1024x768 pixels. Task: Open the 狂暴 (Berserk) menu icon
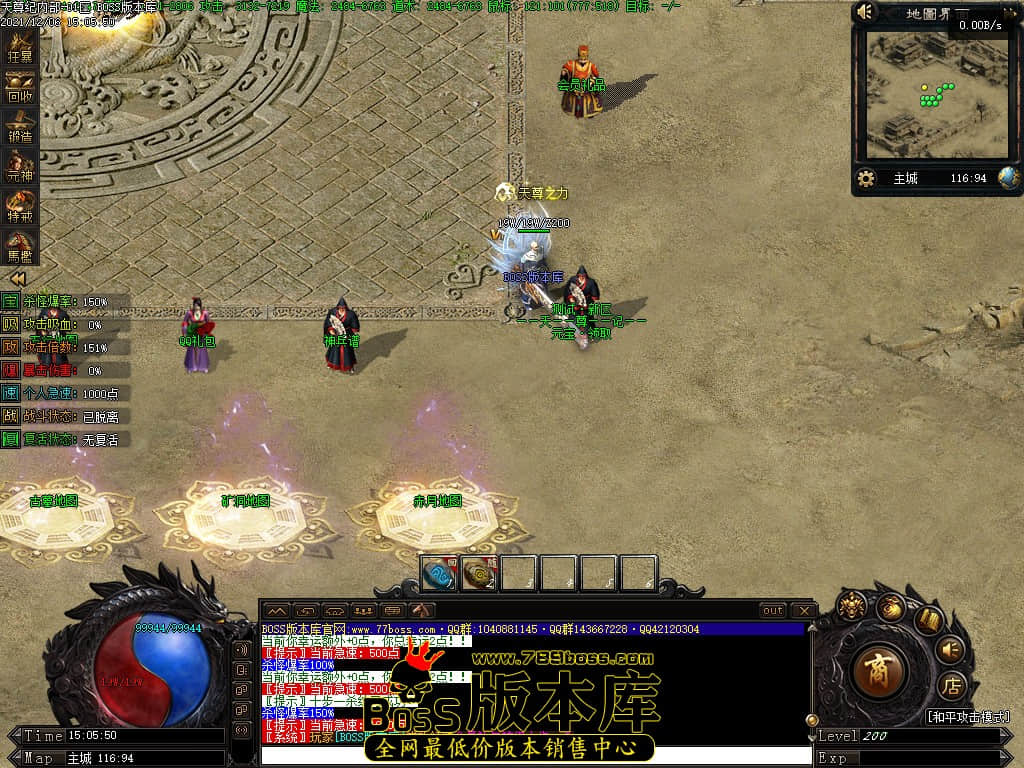(20, 48)
